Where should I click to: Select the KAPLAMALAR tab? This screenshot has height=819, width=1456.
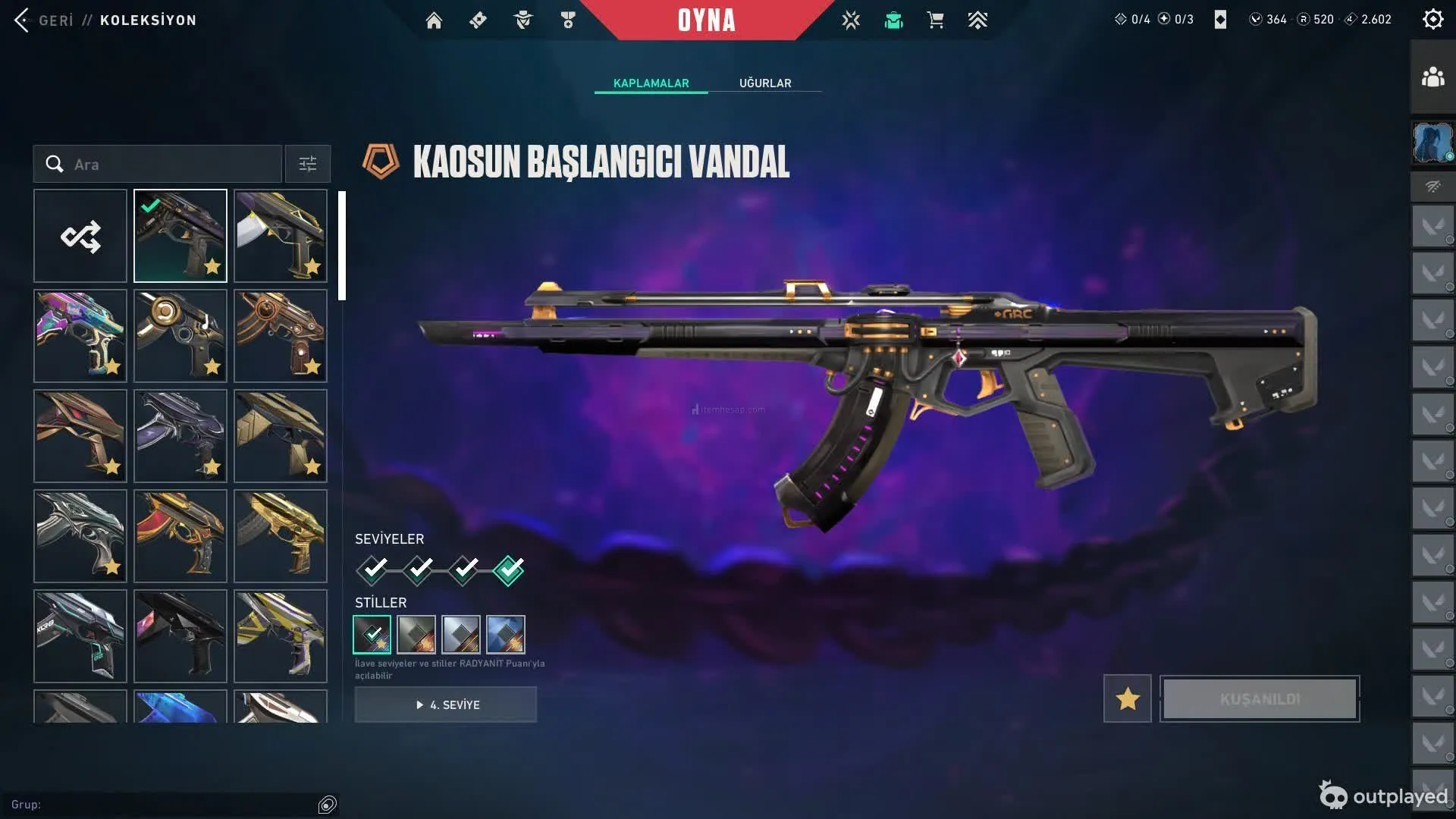[x=651, y=83]
